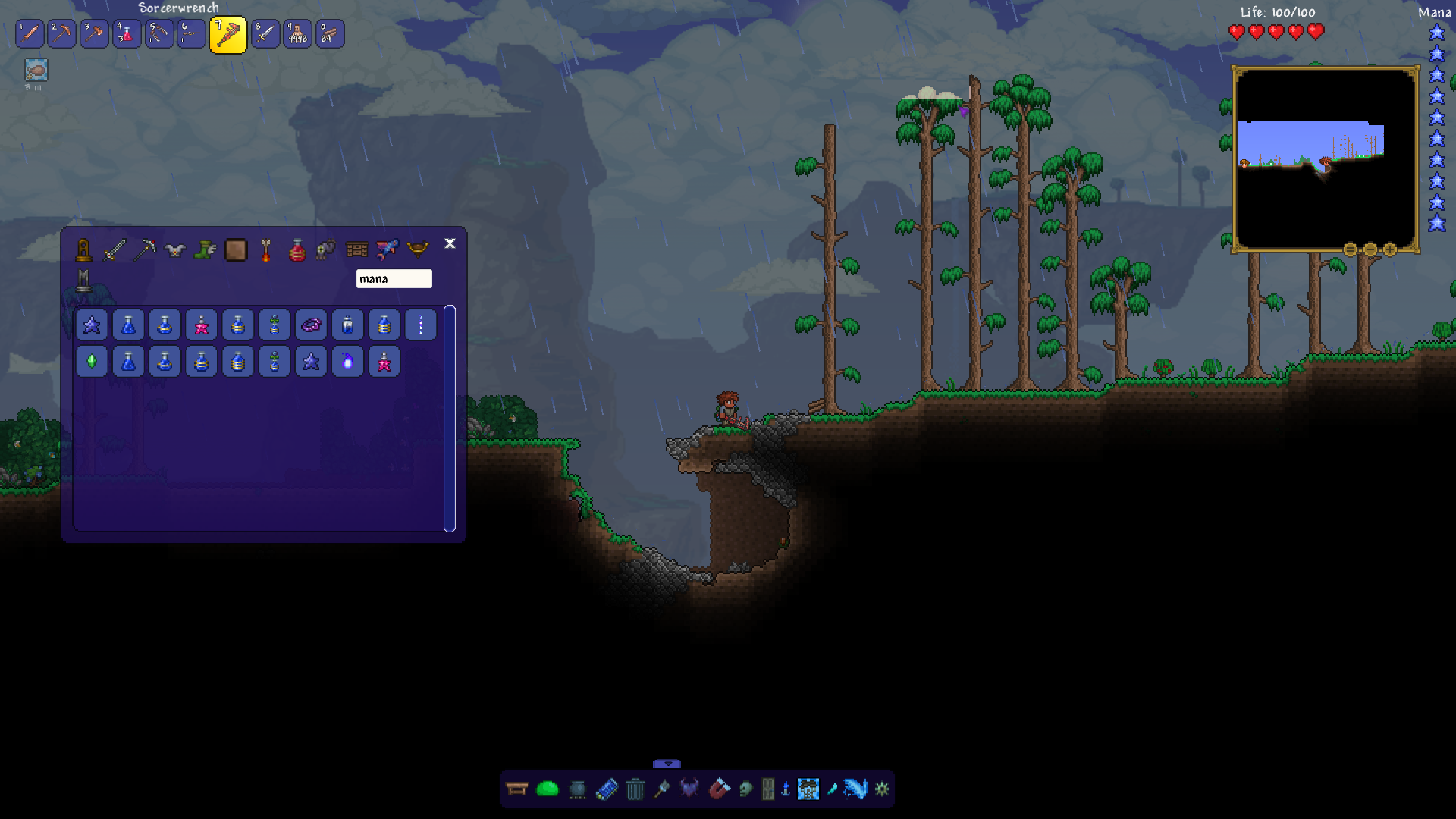This screenshot has height=819, width=1456.
Task: Click the trash can icon in power menu
Action: 635,789
